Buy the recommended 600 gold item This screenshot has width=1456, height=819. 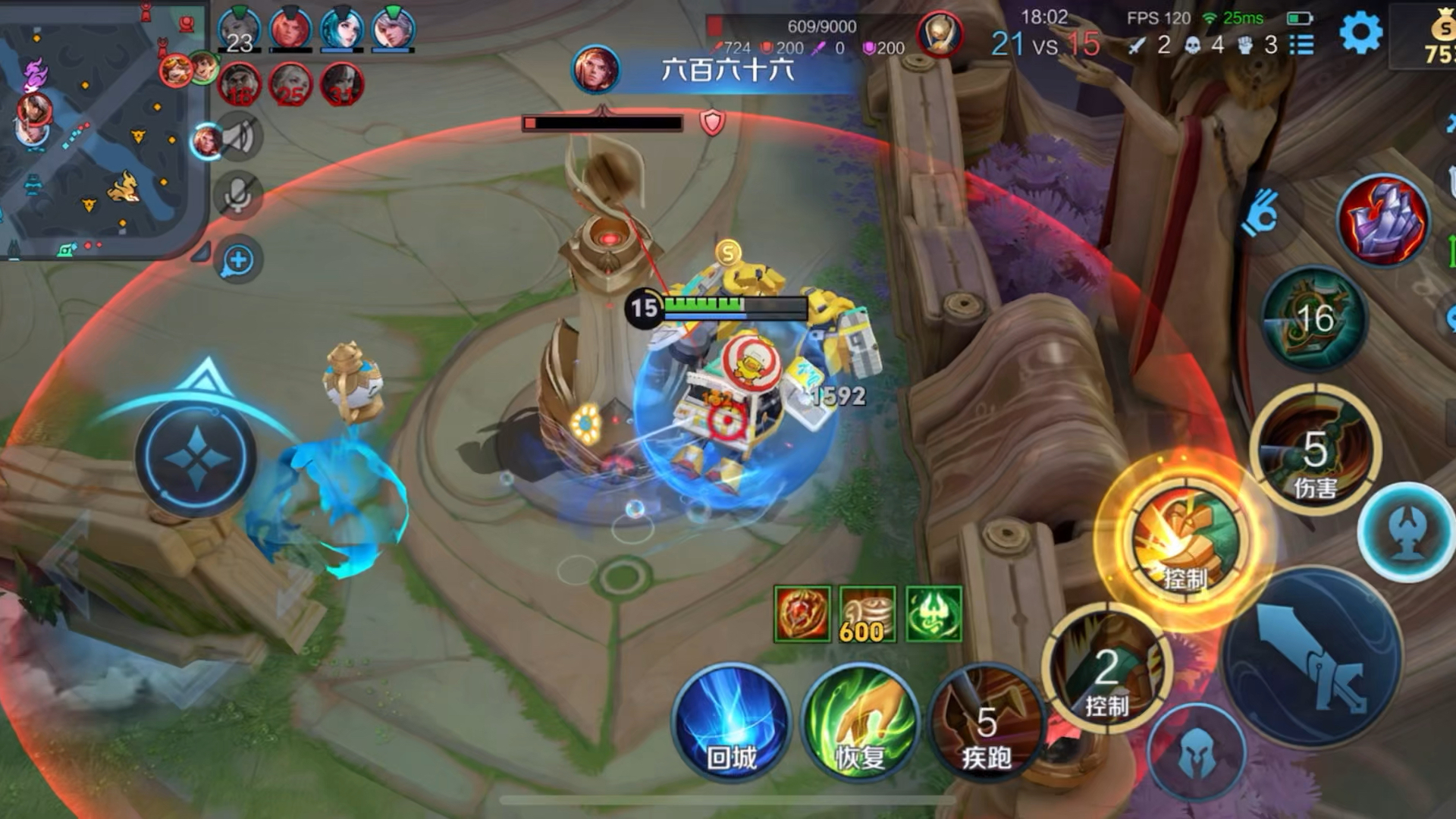coord(868,614)
